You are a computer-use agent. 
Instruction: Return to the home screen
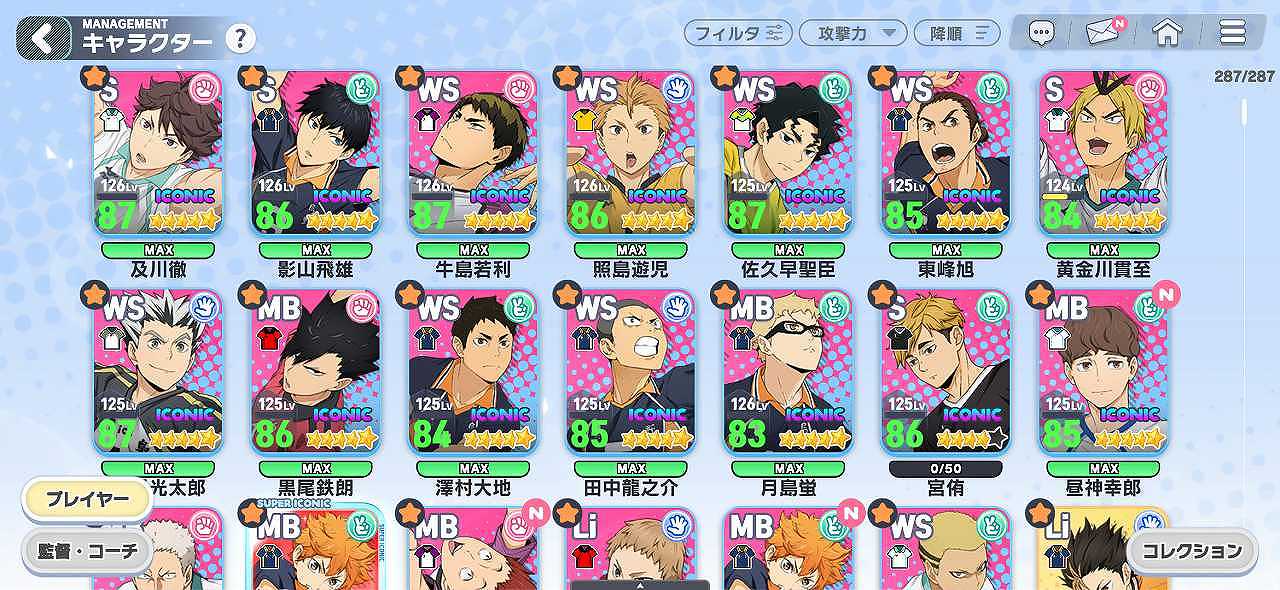click(x=1167, y=33)
